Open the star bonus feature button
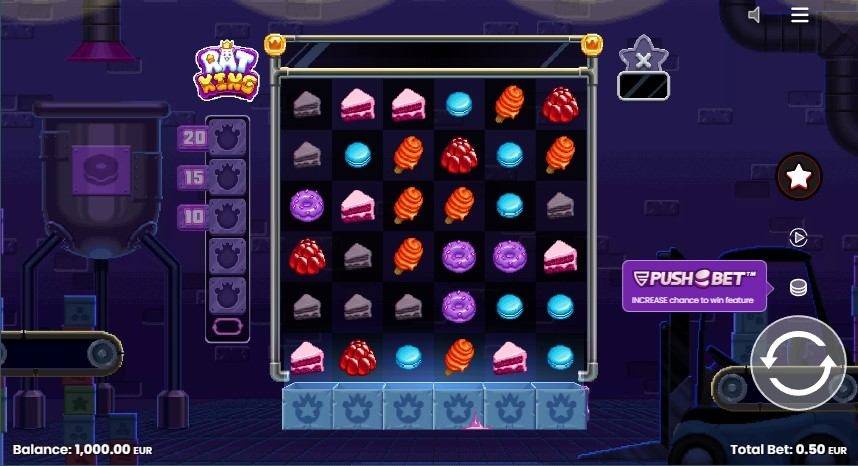This screenshot has width=858, height=466. point(798,177)
